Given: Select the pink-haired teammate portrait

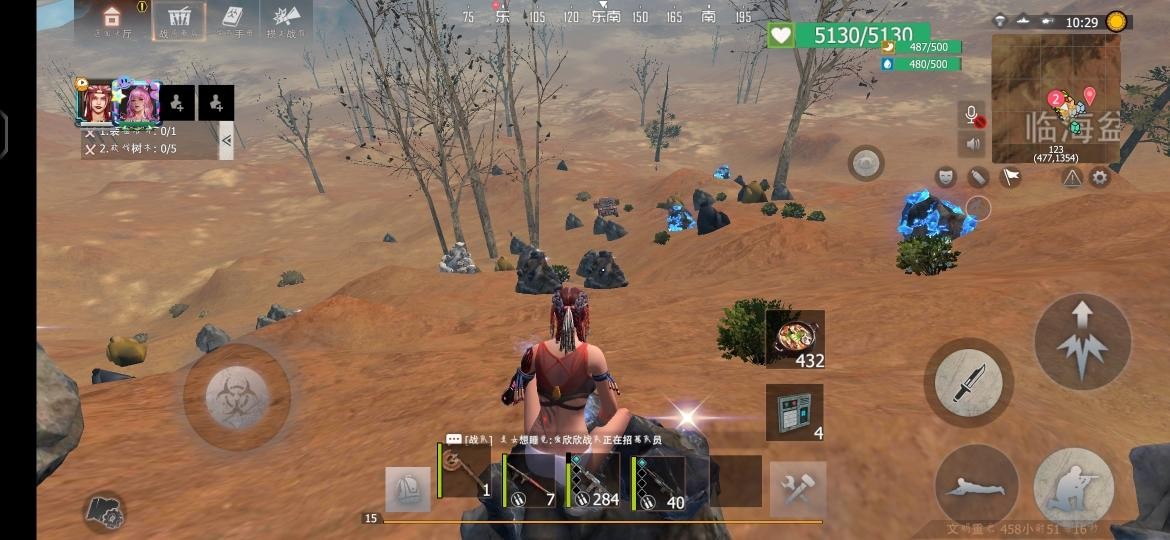Looking at the screenshot, I should pos(137,101).
